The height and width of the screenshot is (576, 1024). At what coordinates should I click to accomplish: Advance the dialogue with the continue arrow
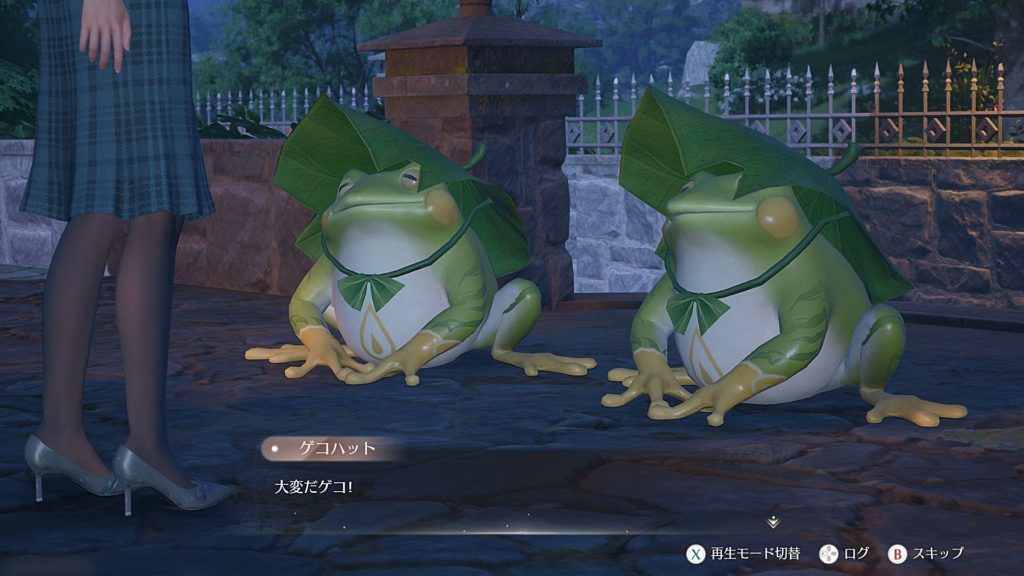(772, 522)
